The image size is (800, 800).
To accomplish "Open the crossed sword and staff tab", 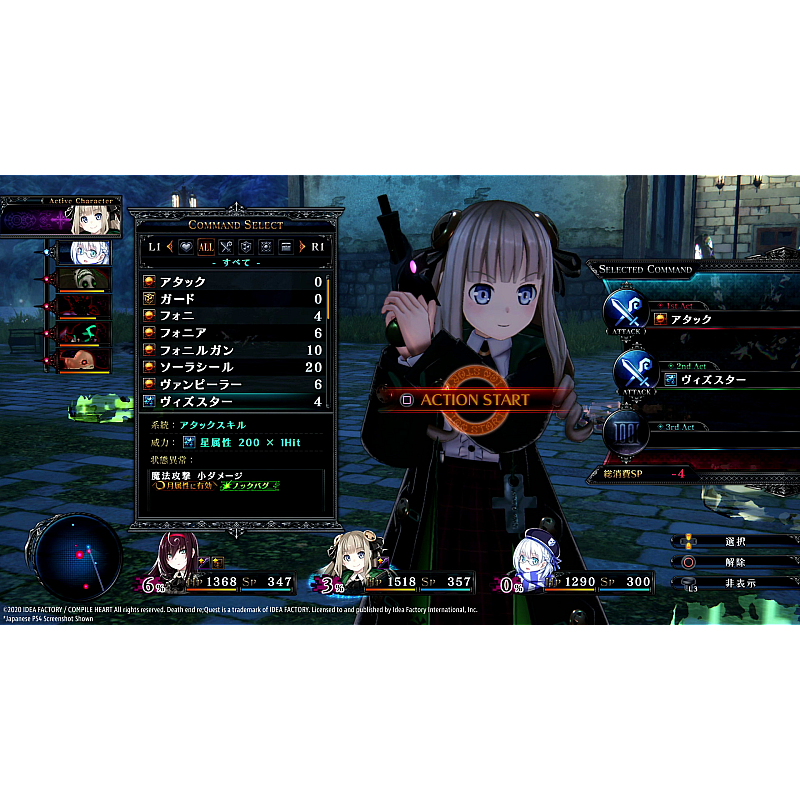I will tap(226, 246).
